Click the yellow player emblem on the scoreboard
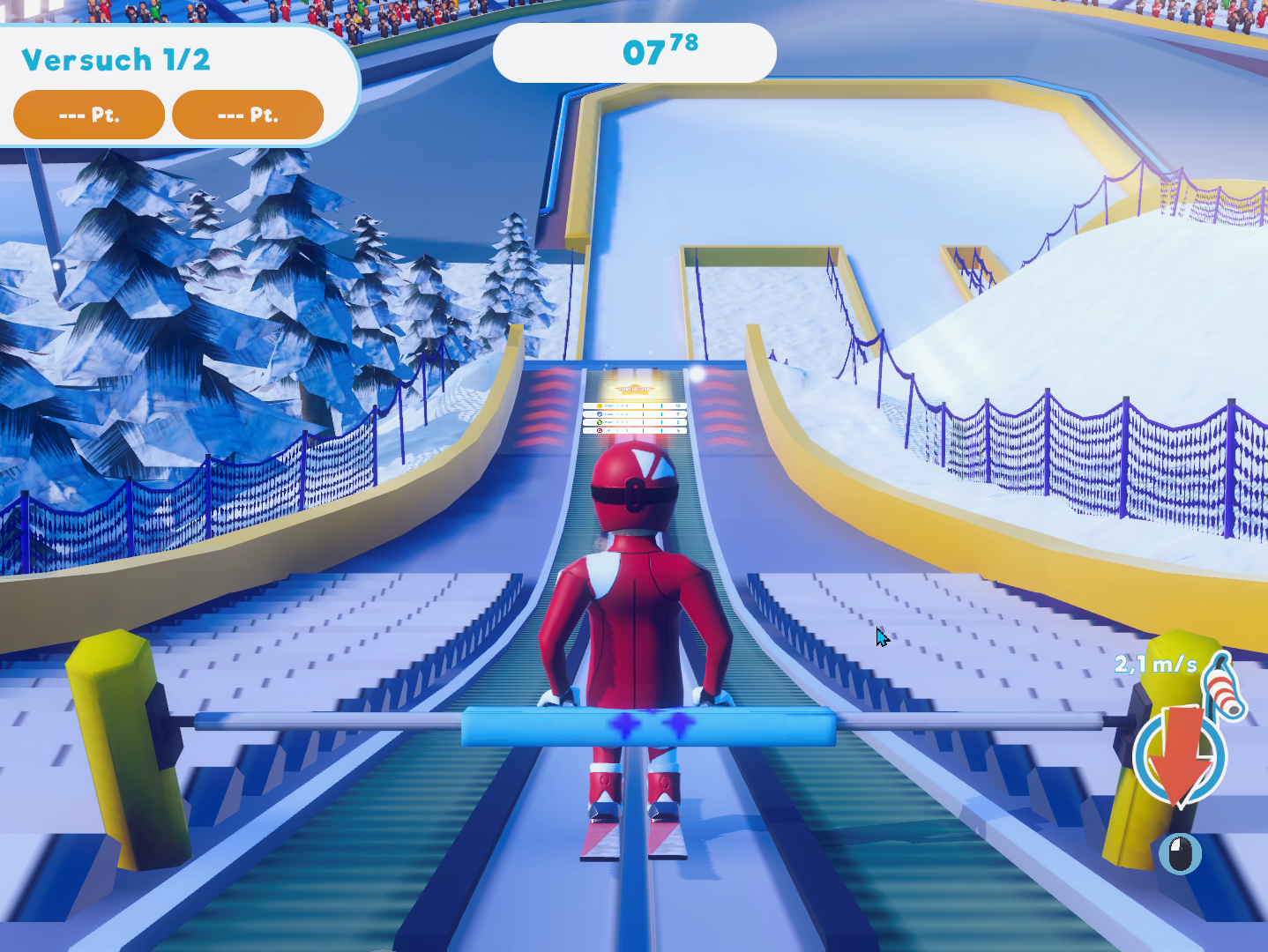Image resolution: width=1268 pixels, height=952 pixels. [x=599, y=405]
